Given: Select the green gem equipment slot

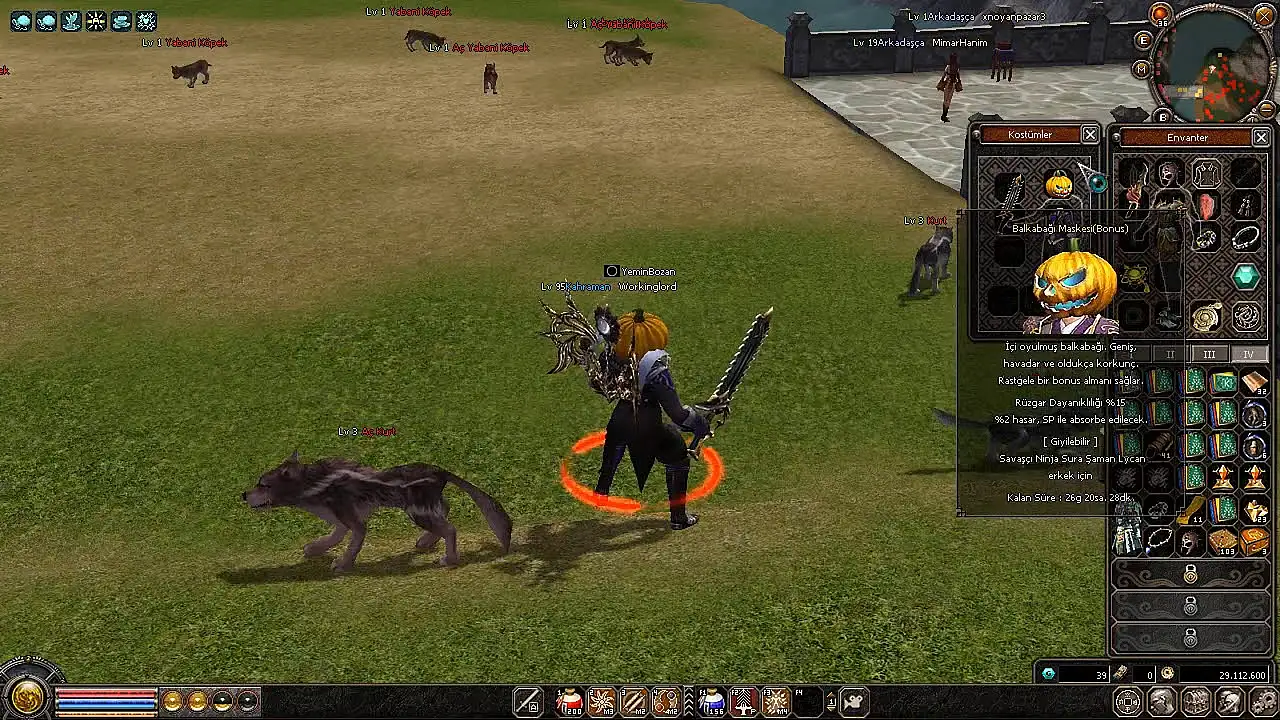Looking at the screenshot, I should click(1246, 277).
